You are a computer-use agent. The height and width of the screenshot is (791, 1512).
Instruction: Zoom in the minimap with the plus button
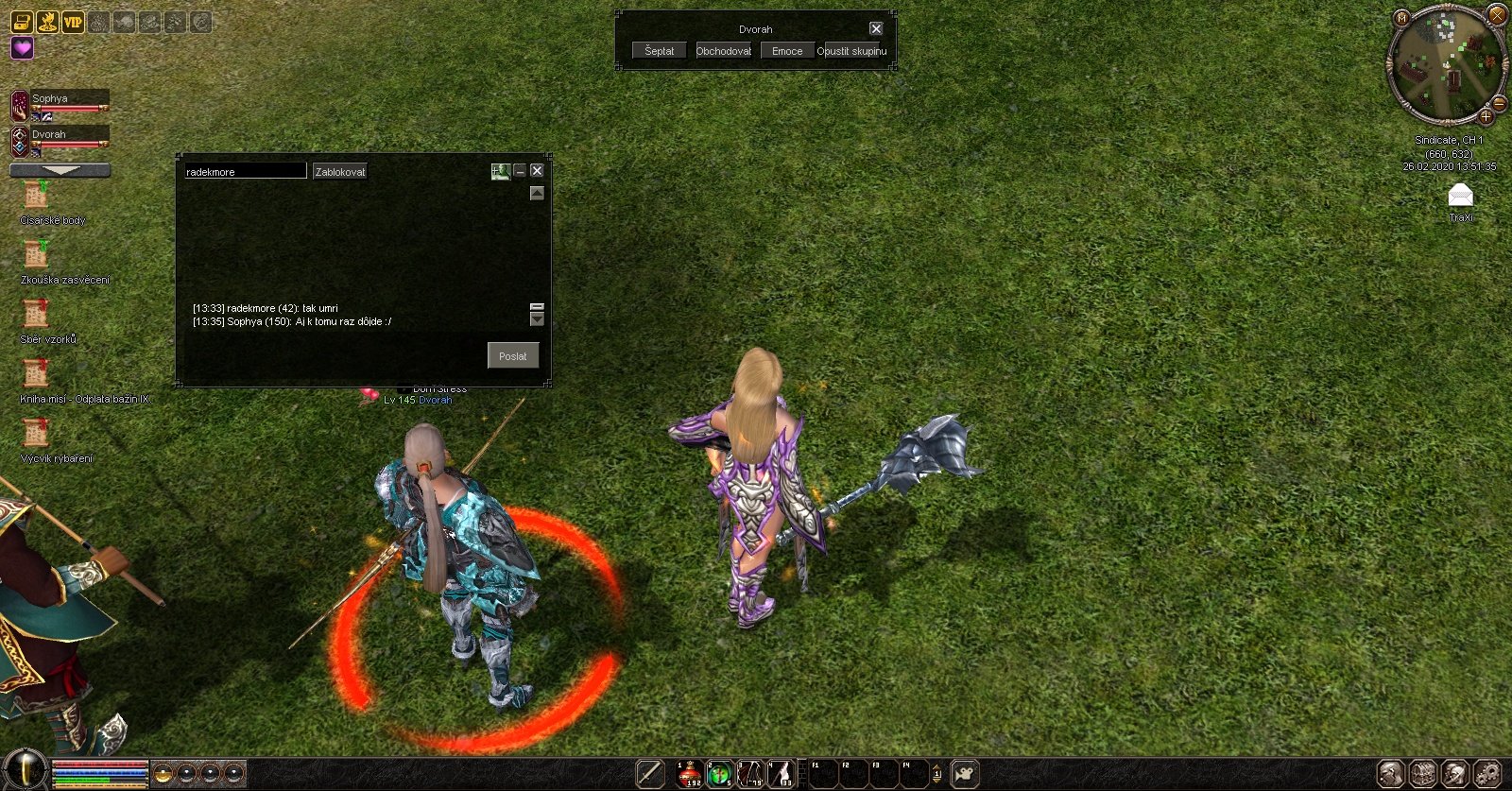pos(1486,117)
